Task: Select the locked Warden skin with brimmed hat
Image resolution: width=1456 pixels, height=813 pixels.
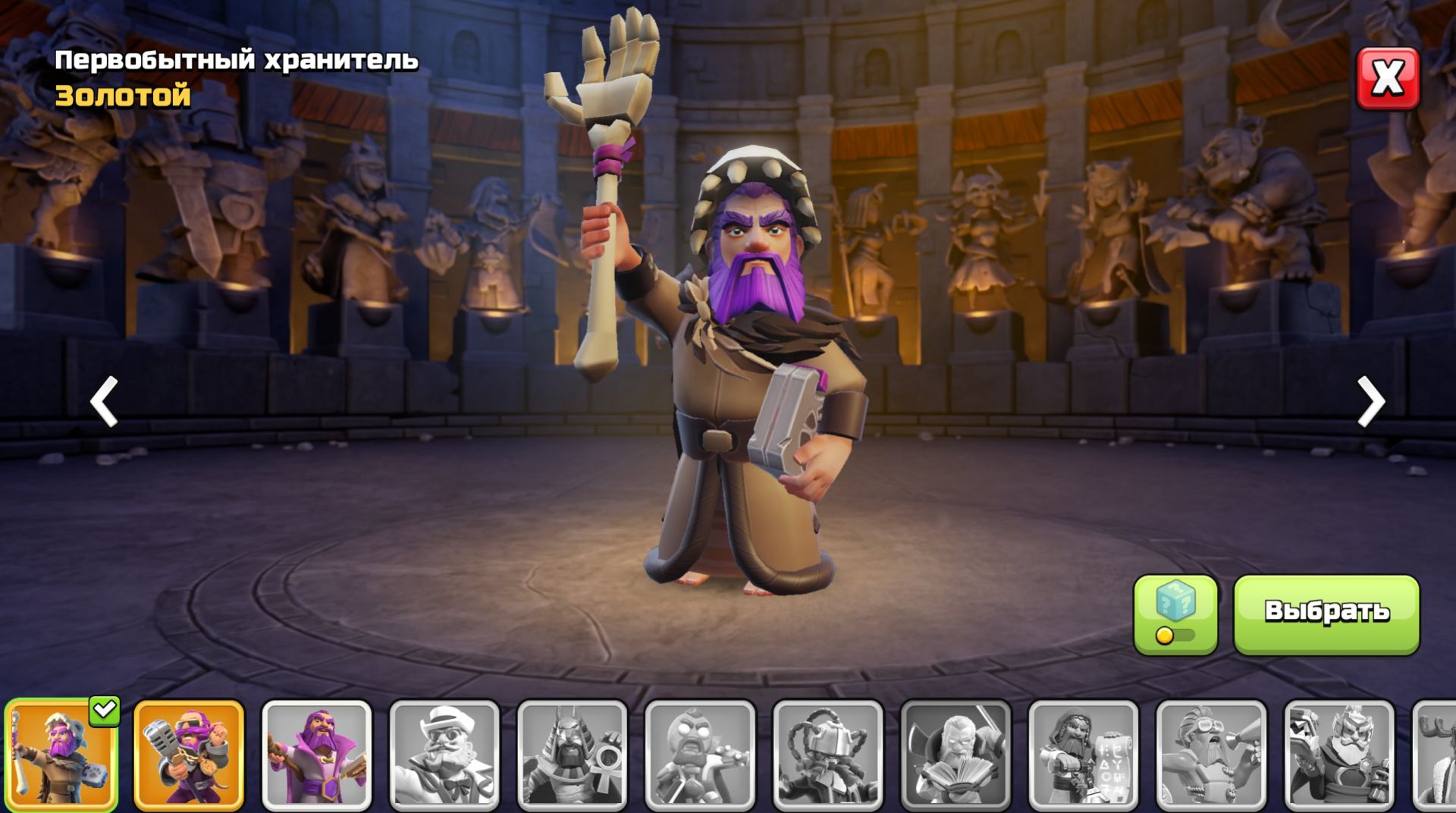Action: (444, 755)
